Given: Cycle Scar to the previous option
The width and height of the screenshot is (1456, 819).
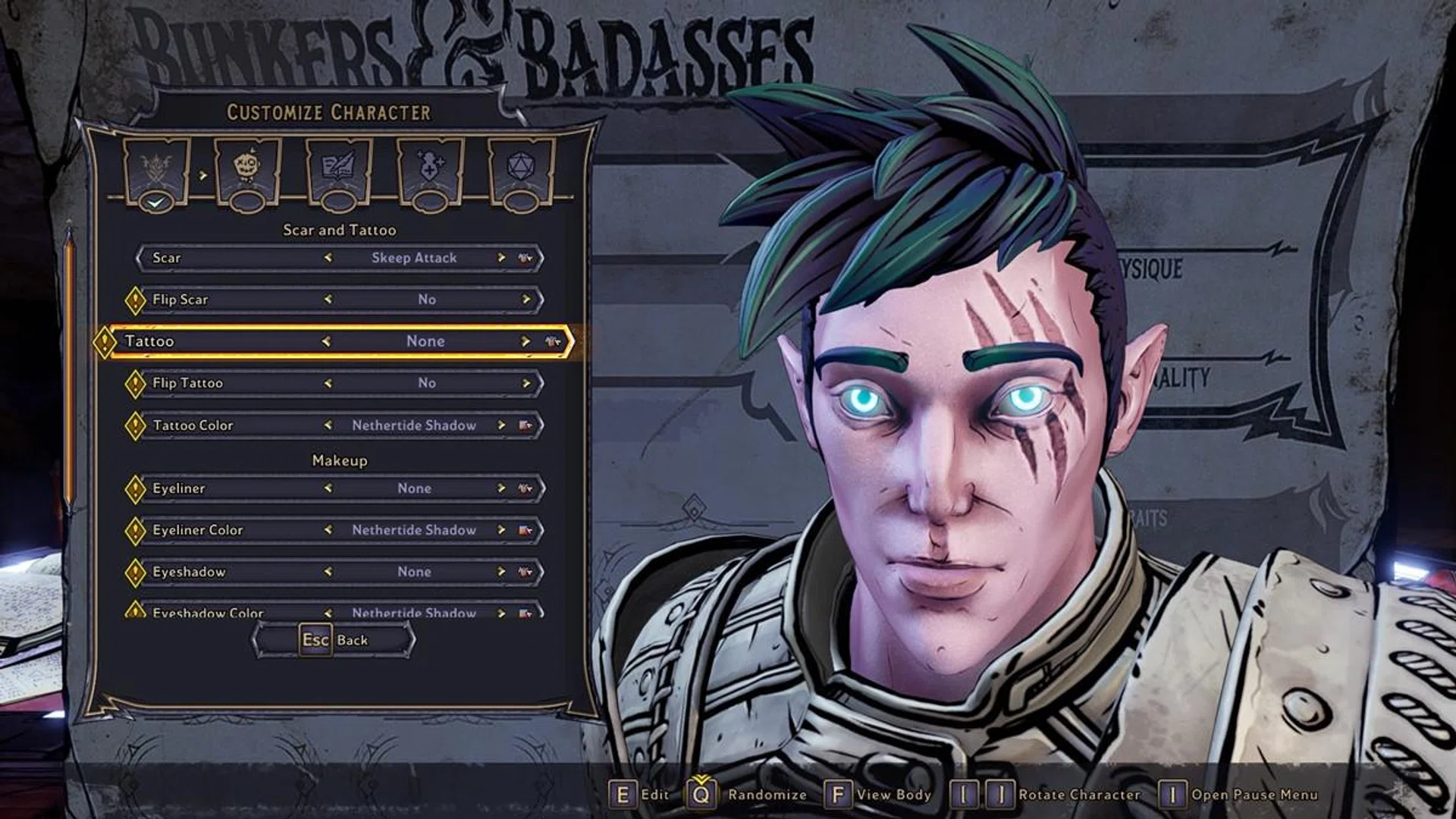Looking at the screenshot, I should (x=328, y=258).
